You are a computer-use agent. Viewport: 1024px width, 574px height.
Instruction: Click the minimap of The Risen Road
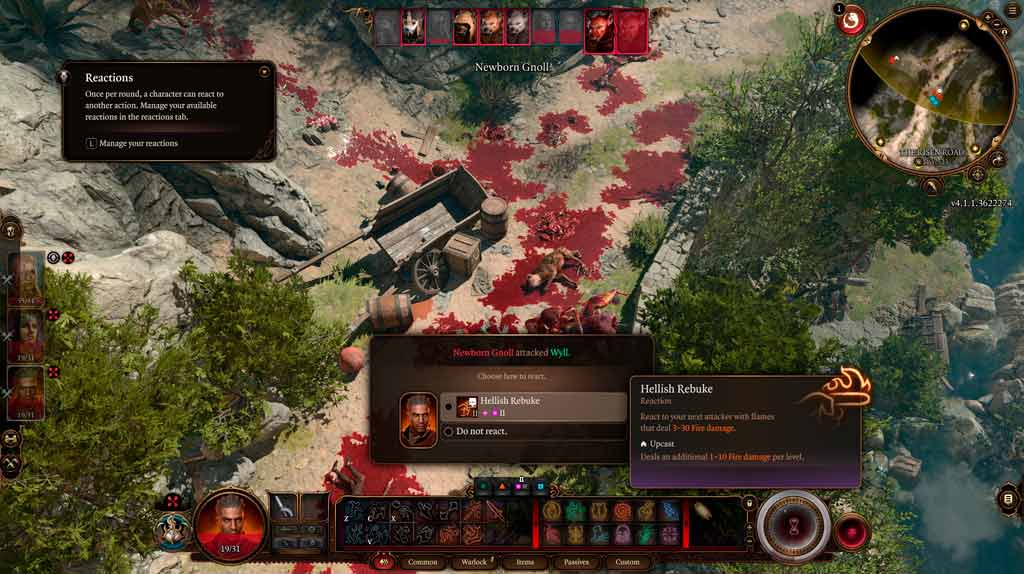[x=932, y=90]
